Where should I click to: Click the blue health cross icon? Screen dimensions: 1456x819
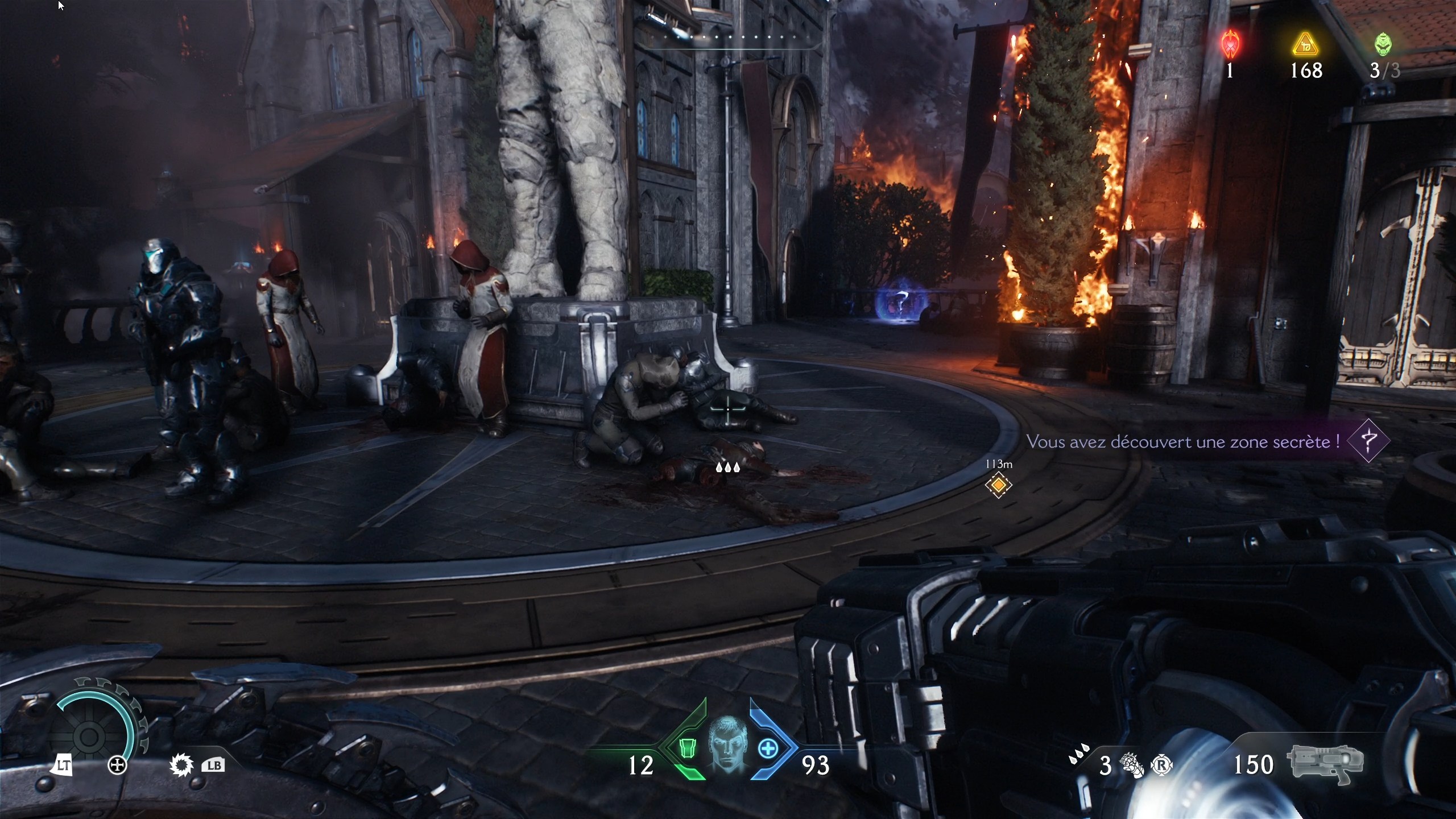(768, 748)
